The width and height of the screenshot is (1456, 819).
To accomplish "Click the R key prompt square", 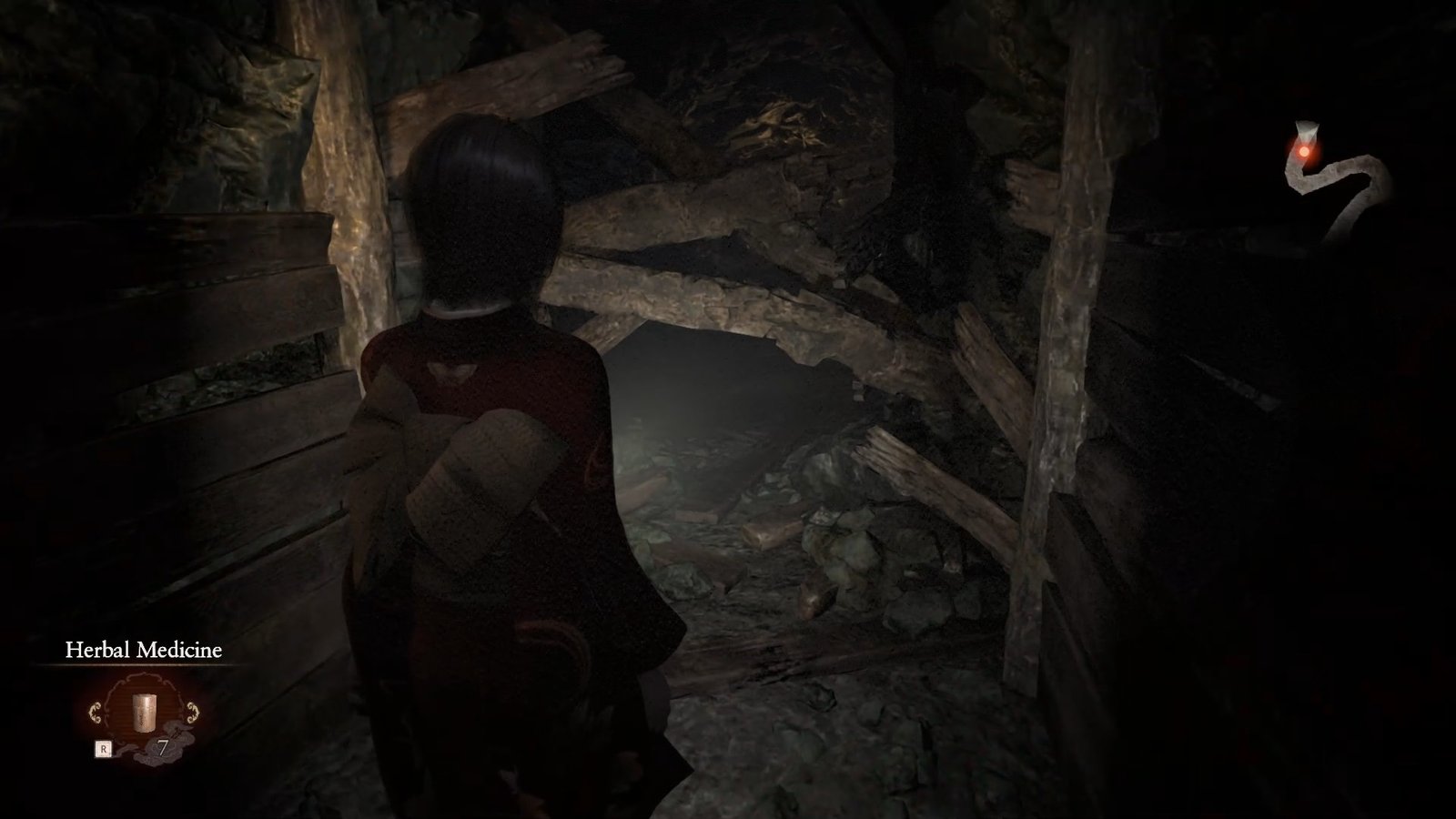I will [104, 748].
